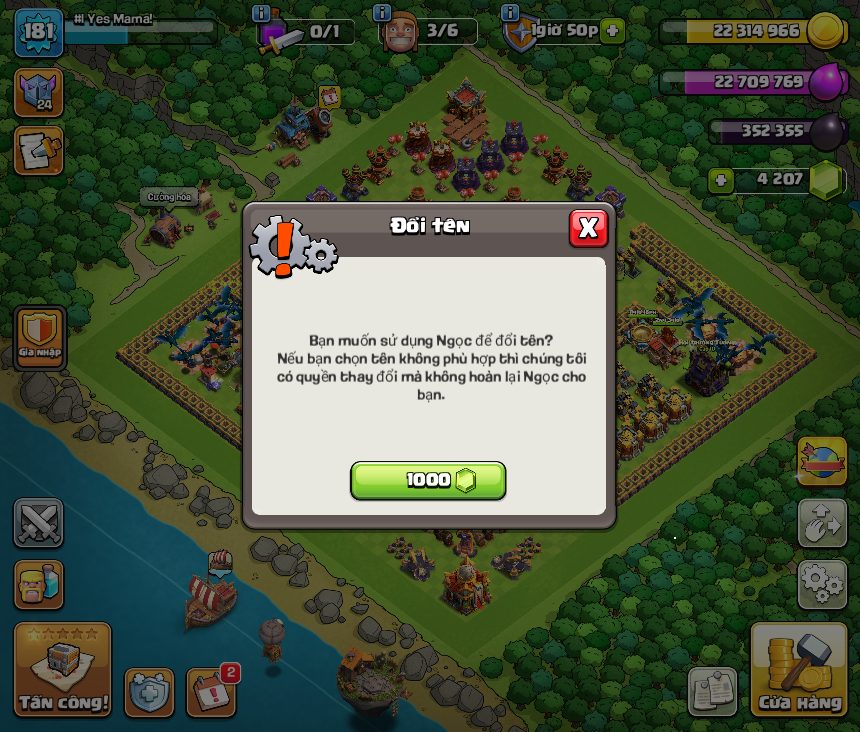Confirm name change for 1000 gems
The image size is (860, 732).
pos(428,481)
